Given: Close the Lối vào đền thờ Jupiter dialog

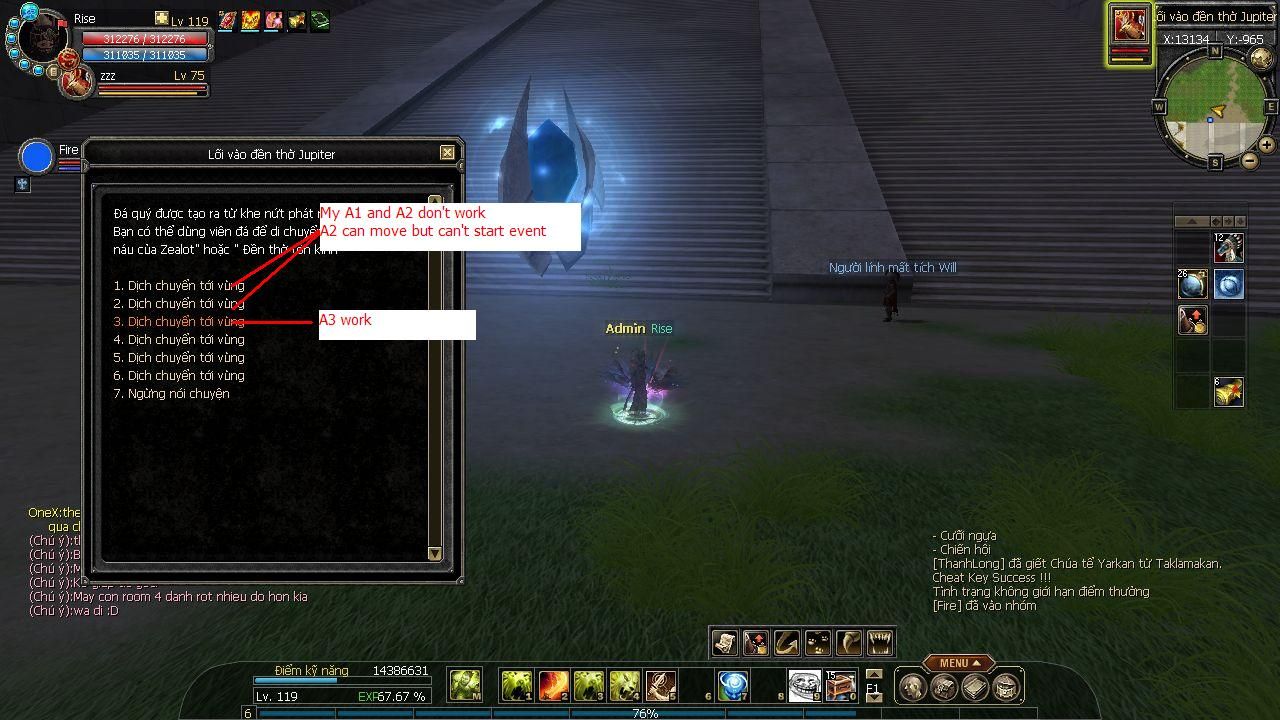Looking at the screenshot, I should click(x=447, y=153).
